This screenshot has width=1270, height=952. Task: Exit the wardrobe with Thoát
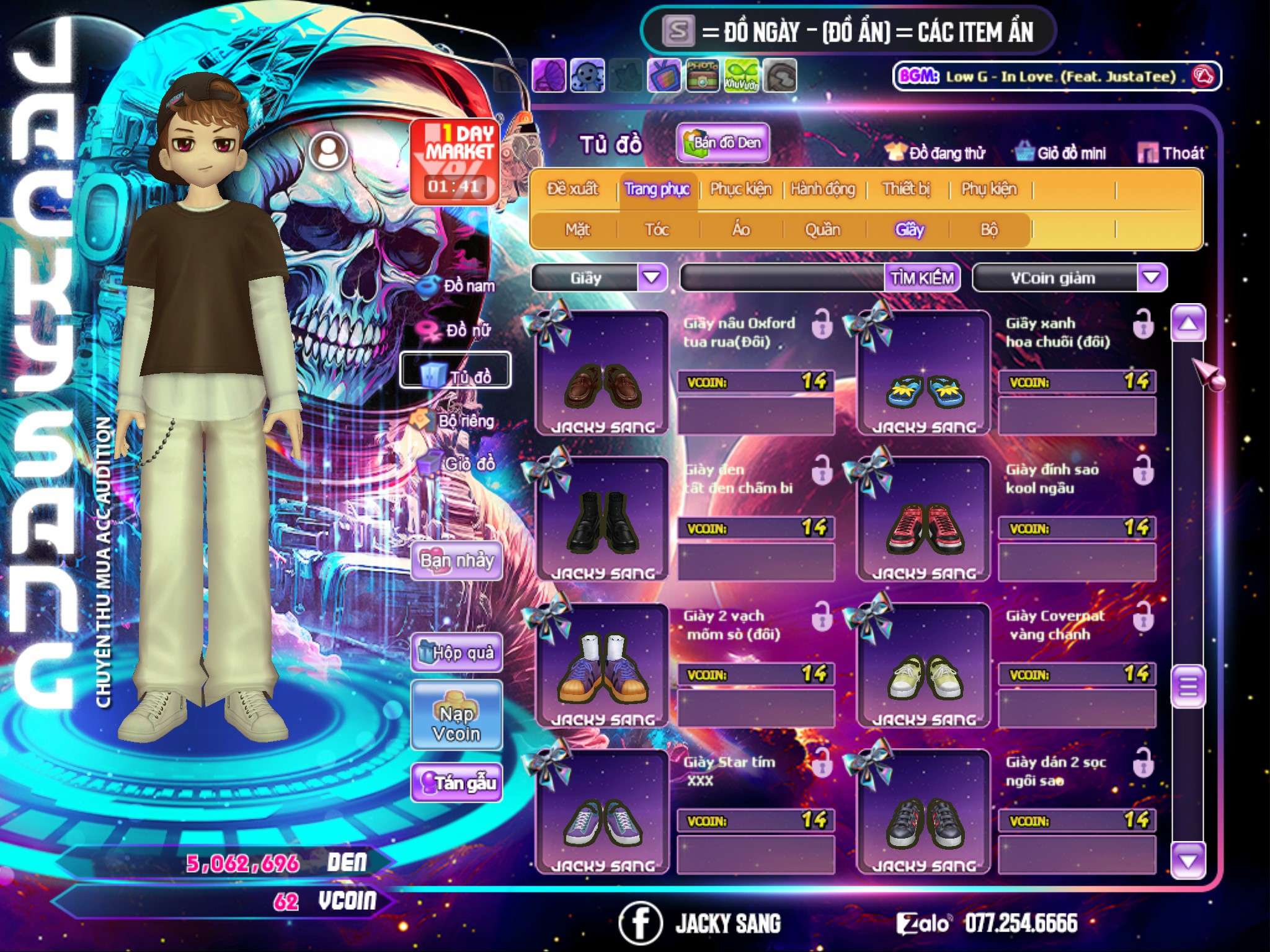tap(1171, 153)
